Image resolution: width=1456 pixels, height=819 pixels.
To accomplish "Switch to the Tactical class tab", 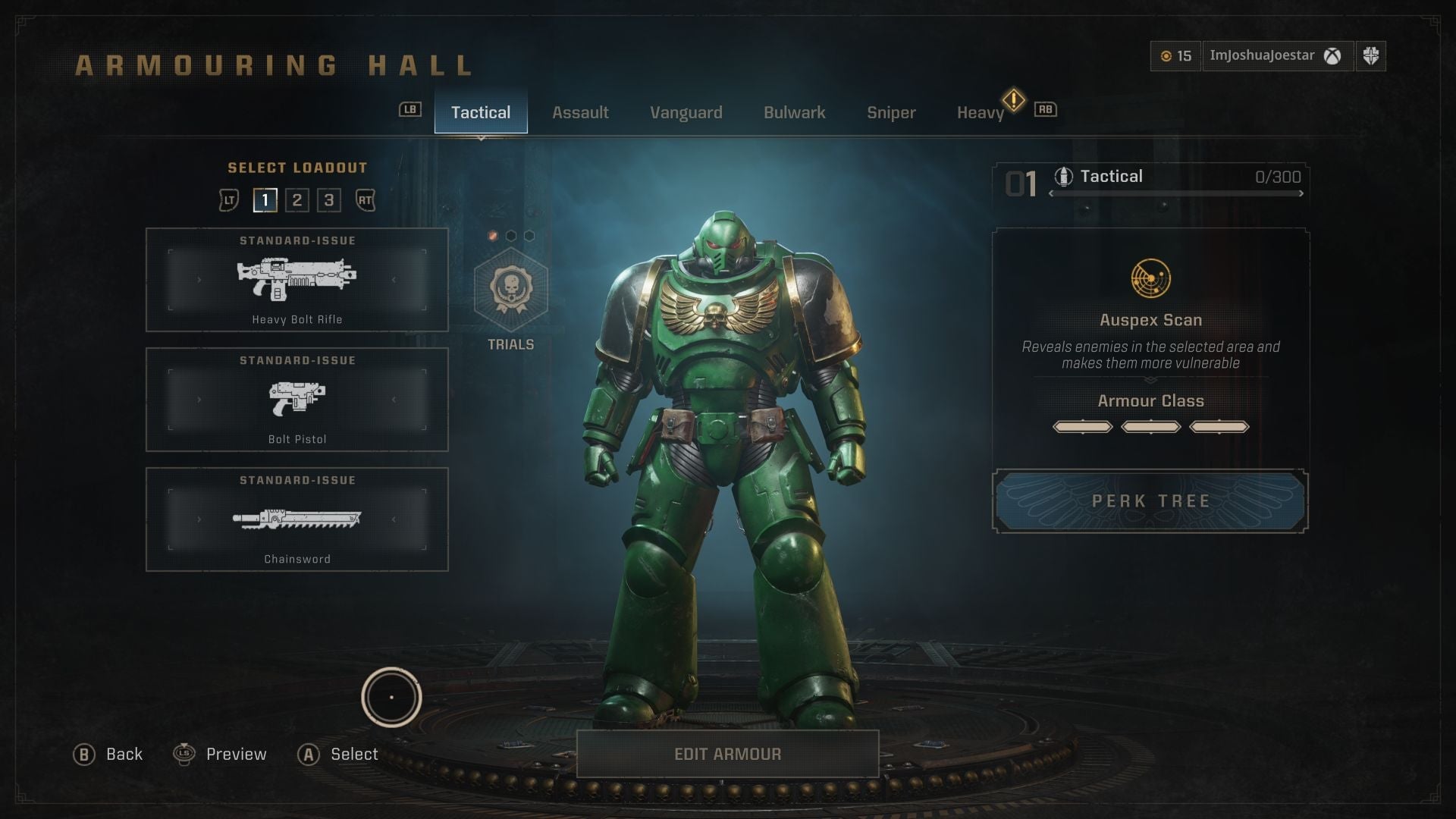I will coord(481,112).
